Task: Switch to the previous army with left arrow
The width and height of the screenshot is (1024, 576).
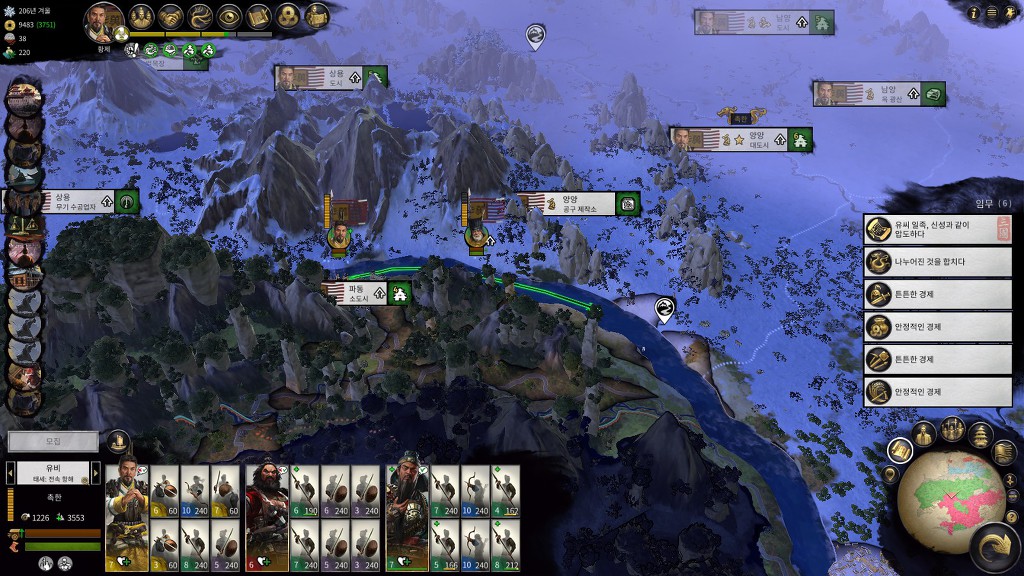Action: [11, 471]
